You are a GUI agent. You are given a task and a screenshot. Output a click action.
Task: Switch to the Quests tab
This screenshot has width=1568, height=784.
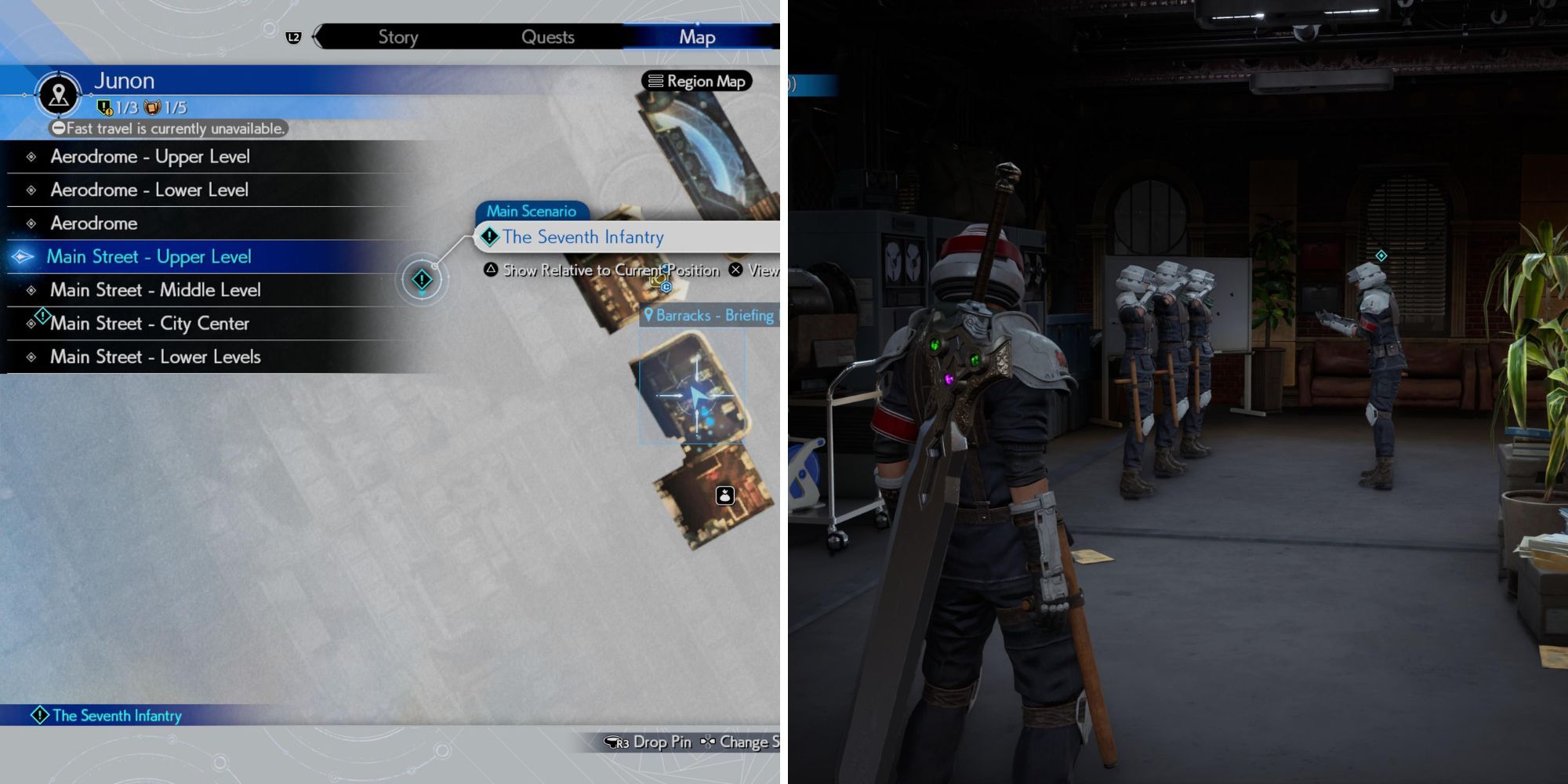(x=548, y=36)
